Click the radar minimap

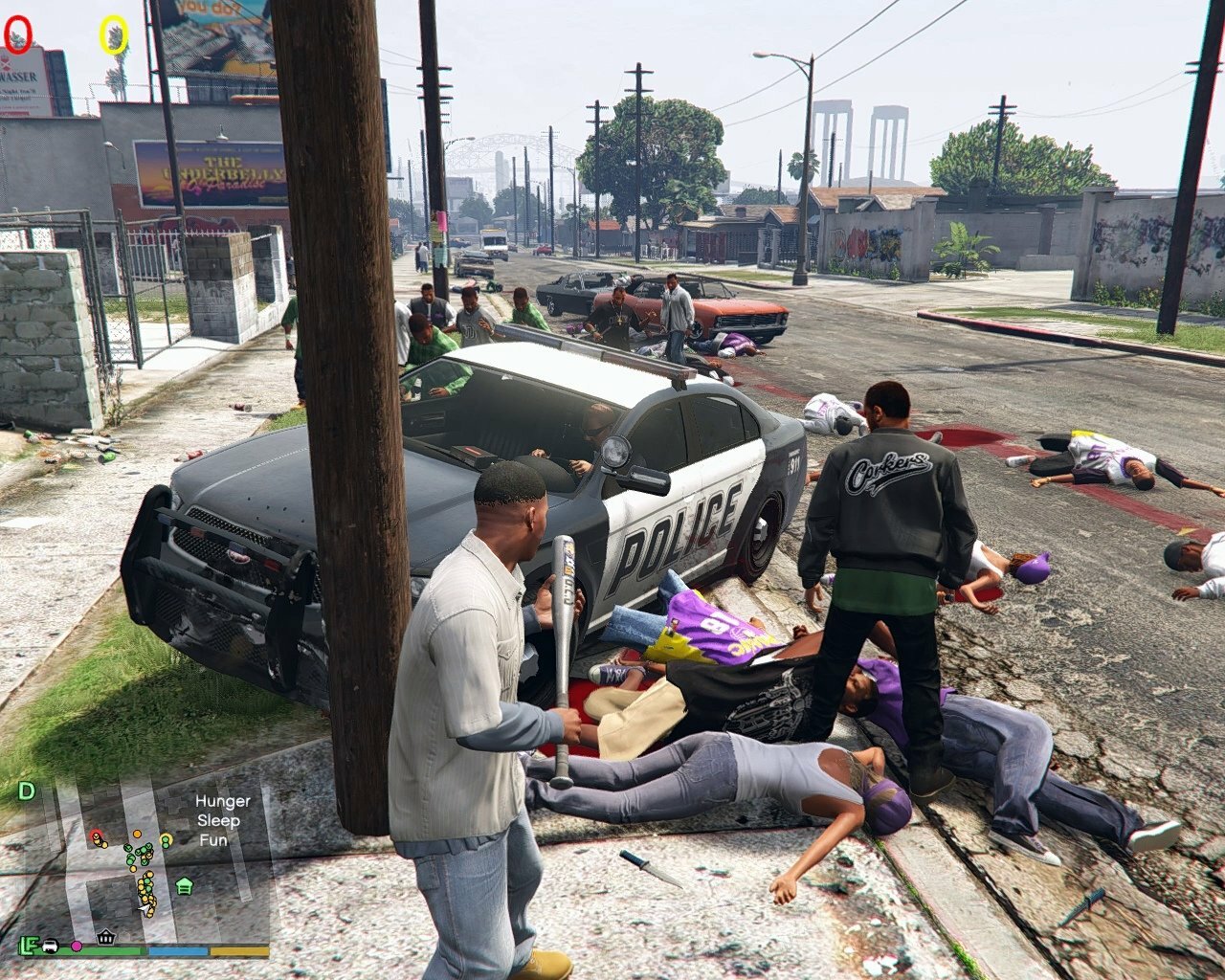(144, 861)
